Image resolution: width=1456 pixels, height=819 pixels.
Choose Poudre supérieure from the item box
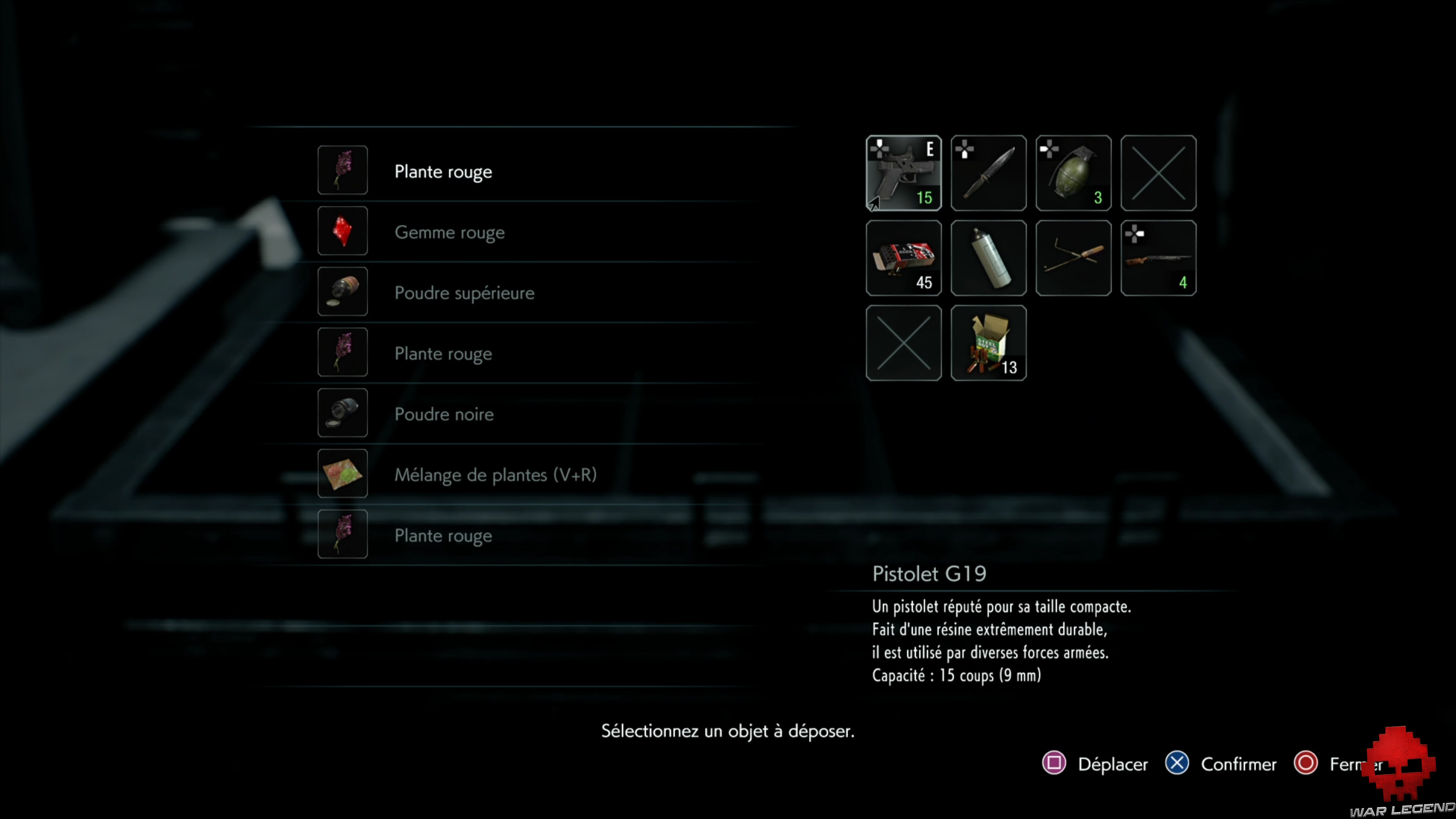tap(464, 293)
